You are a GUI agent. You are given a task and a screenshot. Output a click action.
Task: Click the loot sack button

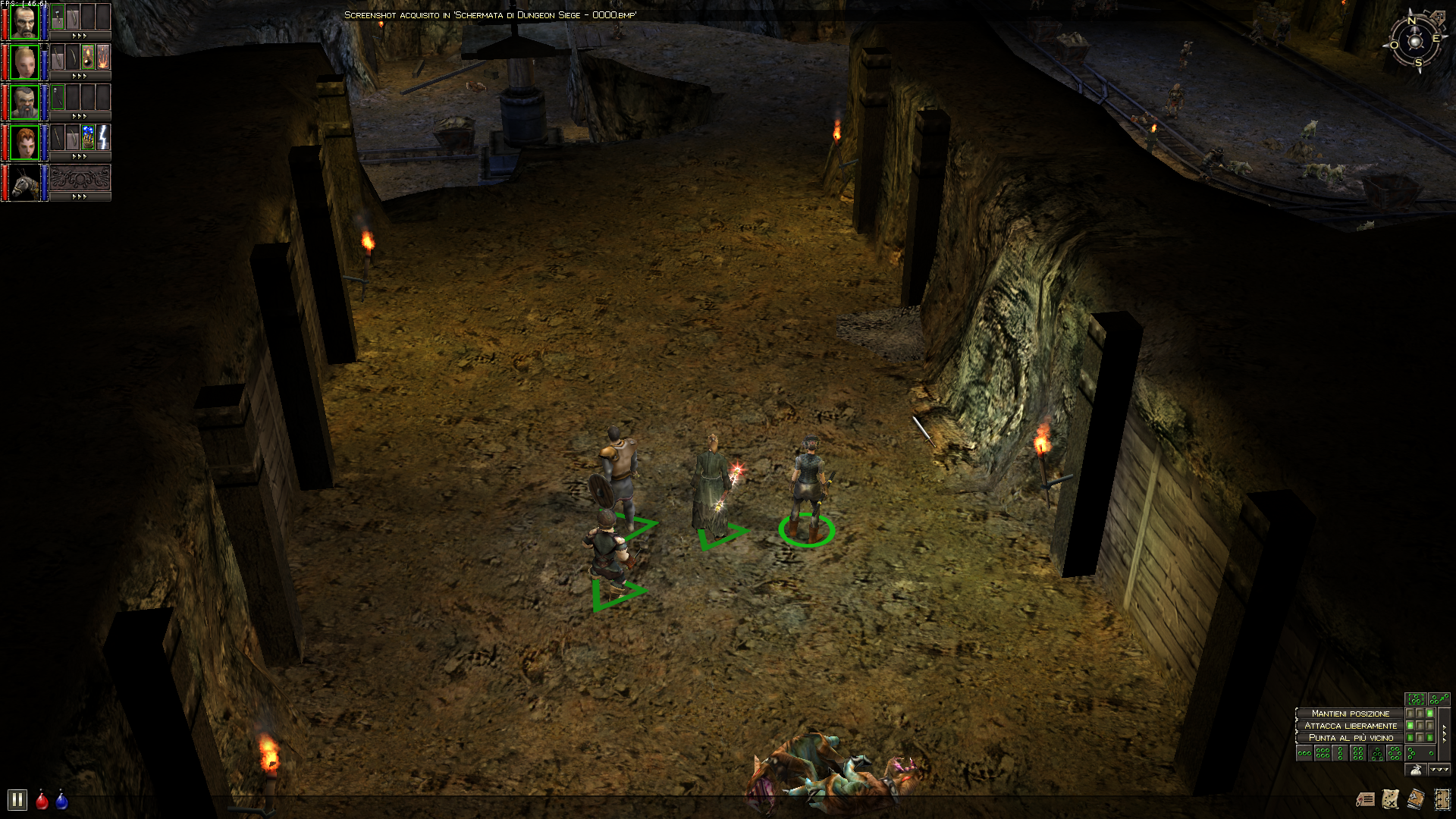pos(1415,770)
